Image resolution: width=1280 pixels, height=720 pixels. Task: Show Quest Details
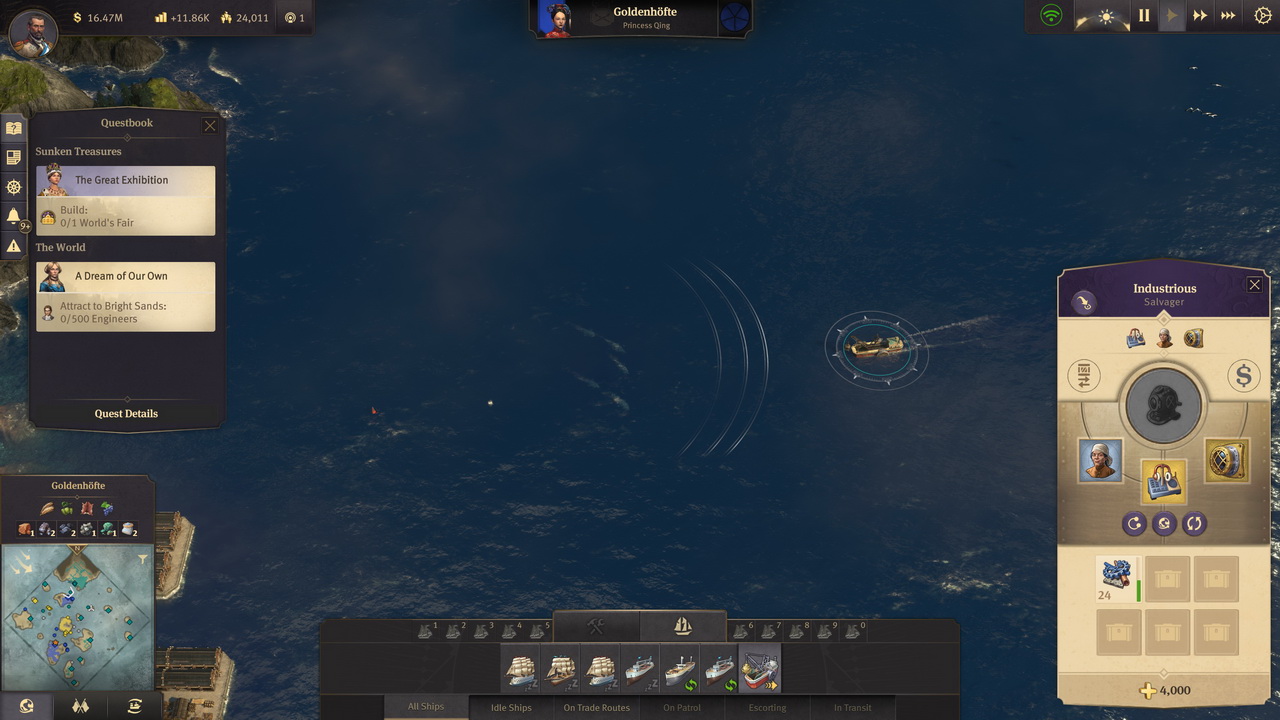click(x=126, y=413)
